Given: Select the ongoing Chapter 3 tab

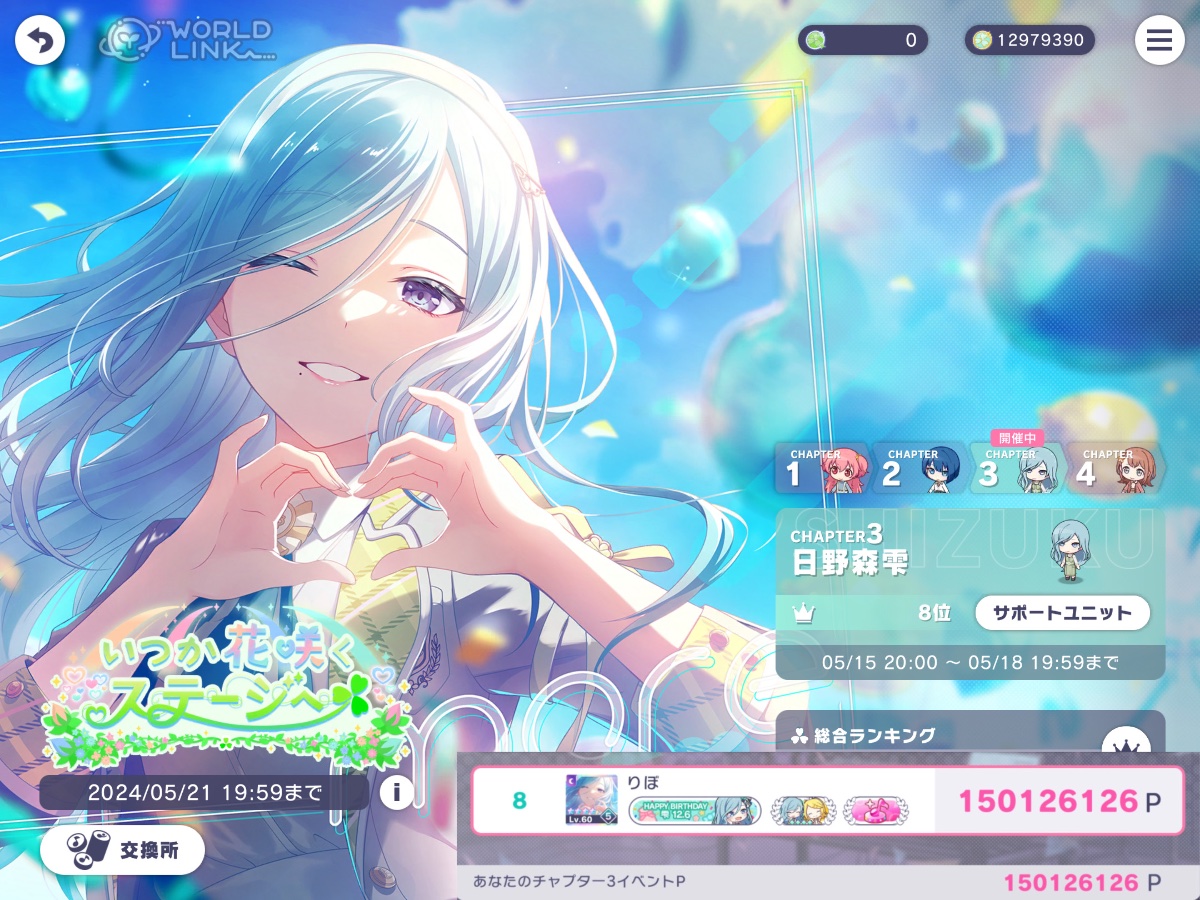Looking at the screenshot, I should pyautogui.click(x=1015, y=468).
